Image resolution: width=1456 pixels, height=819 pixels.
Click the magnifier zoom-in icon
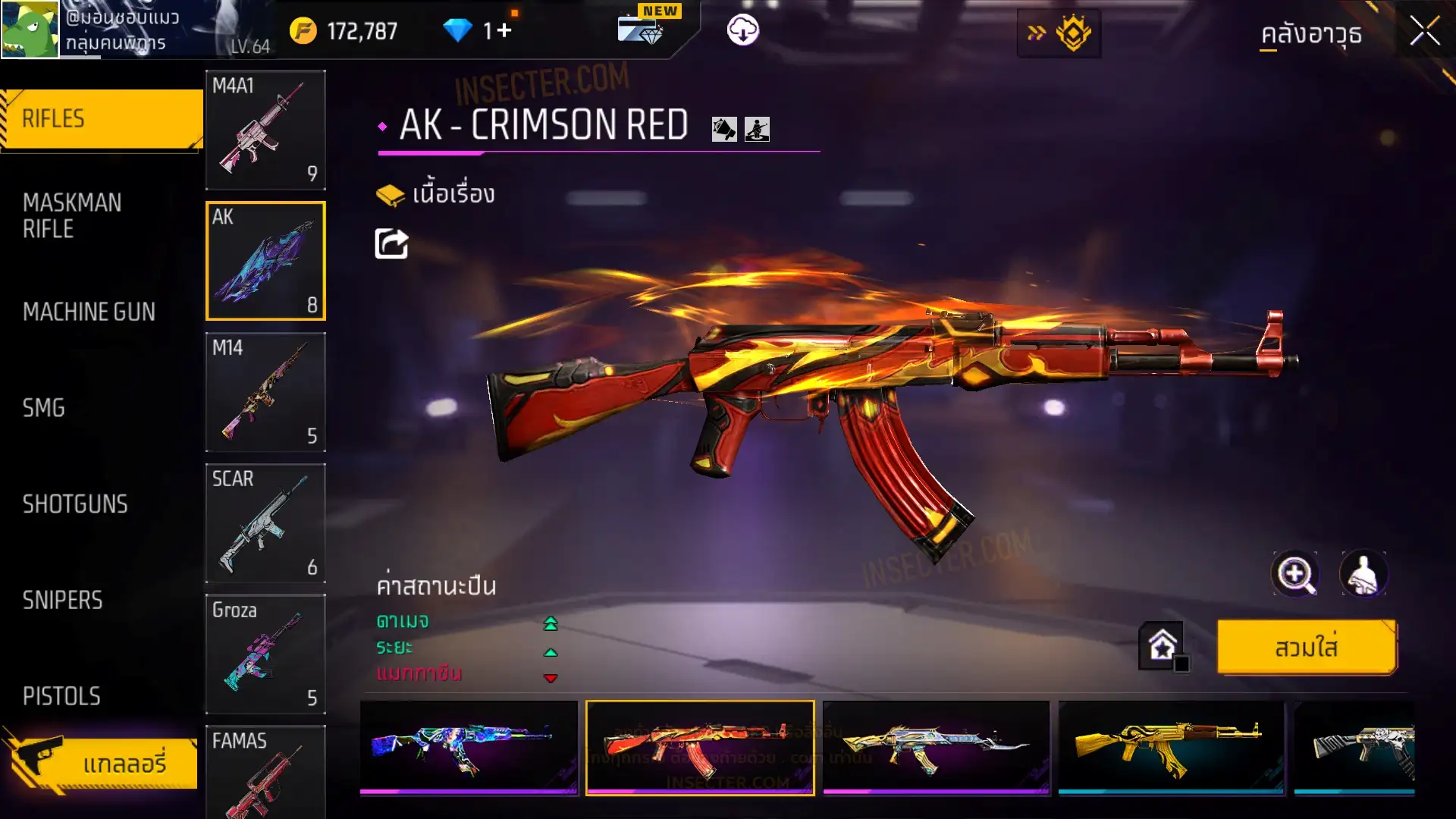tap(1294, 574)
